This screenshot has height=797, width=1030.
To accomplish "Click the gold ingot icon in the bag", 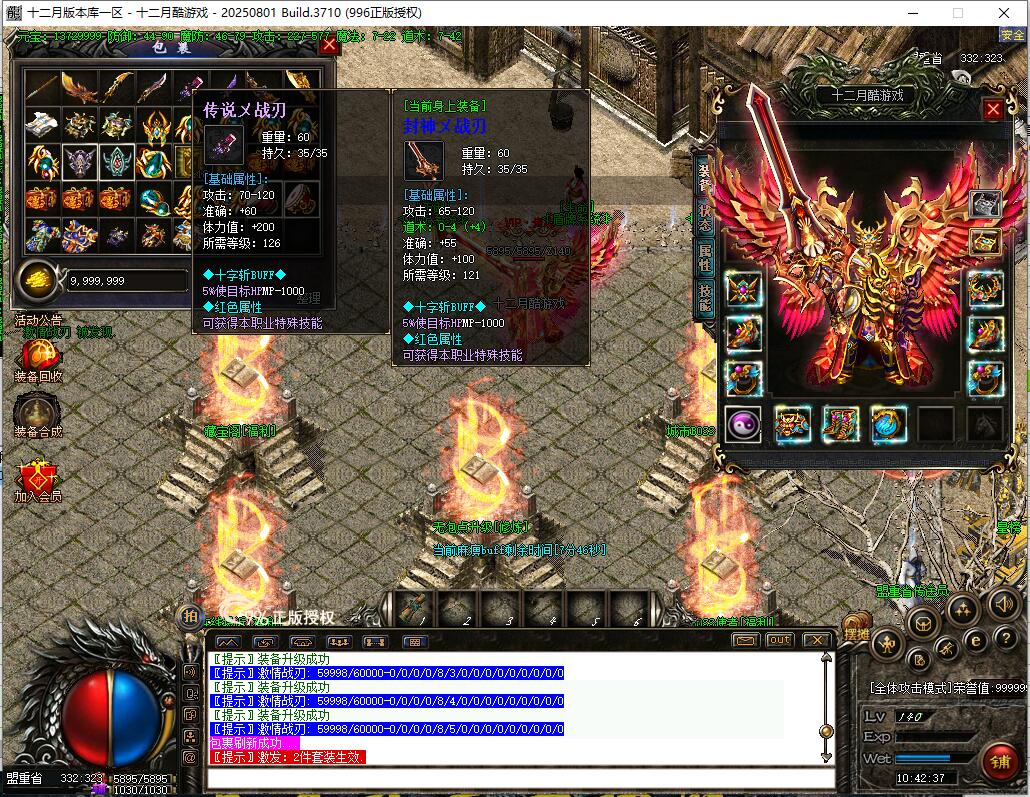I will click(x=40, y=279).
